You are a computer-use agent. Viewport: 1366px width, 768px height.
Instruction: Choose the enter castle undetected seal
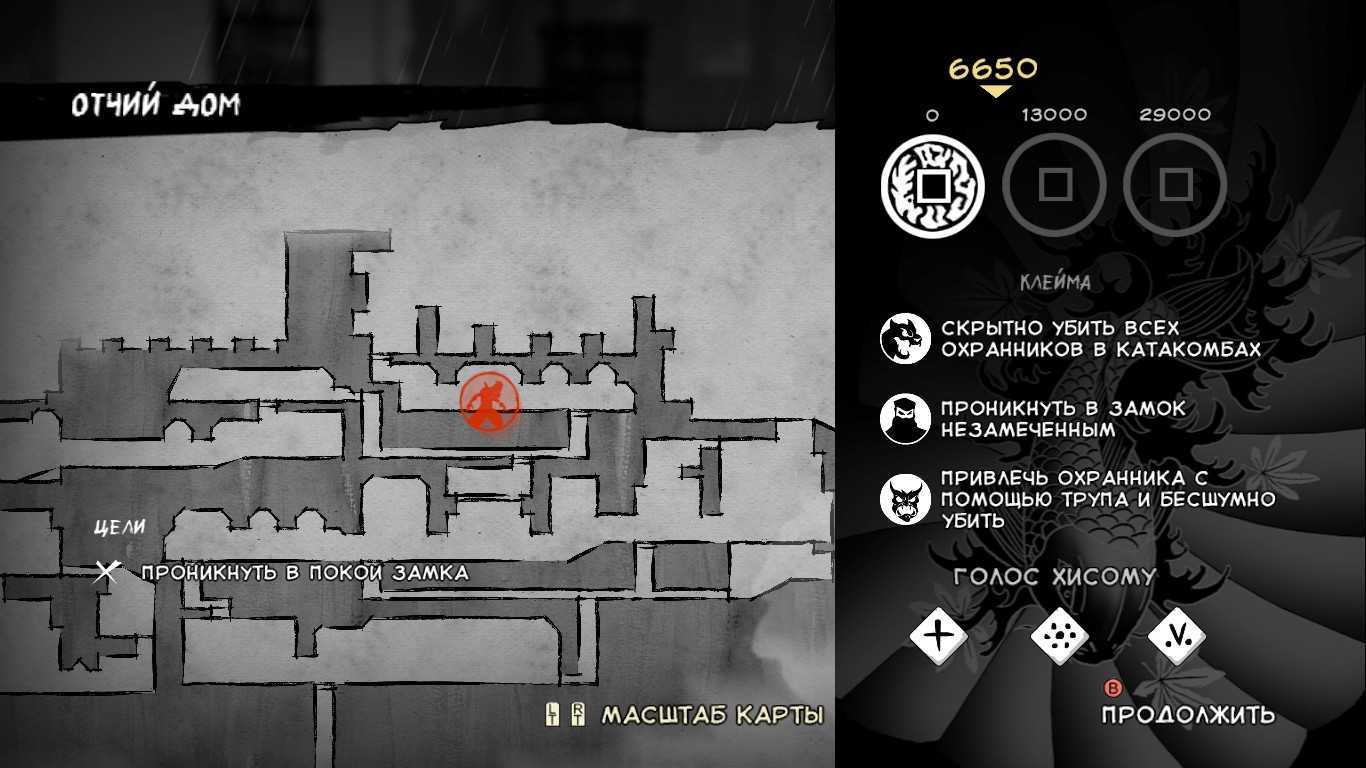(x=905, y=419)
